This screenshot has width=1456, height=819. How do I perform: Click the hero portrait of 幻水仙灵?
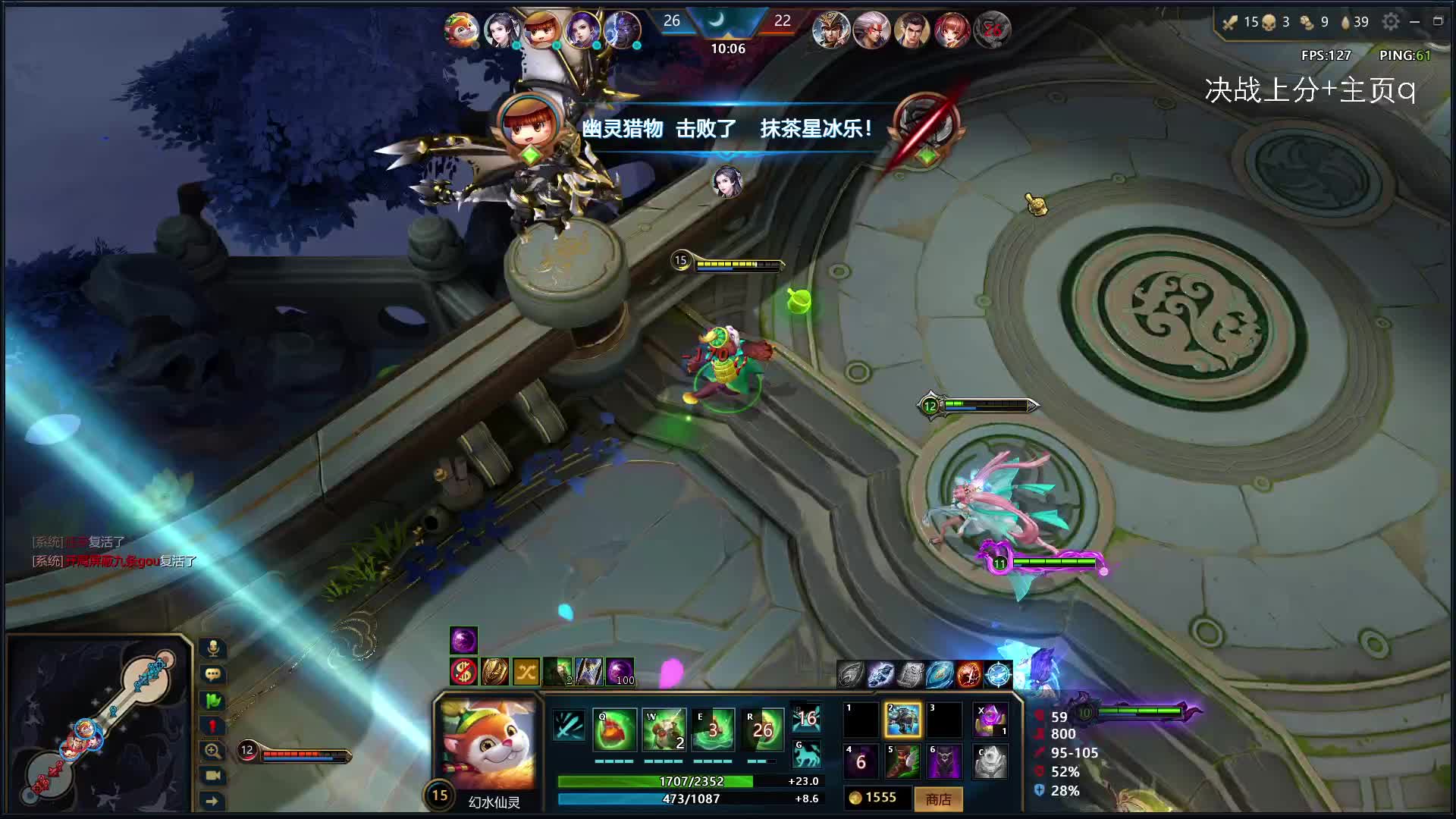[488, 744]
